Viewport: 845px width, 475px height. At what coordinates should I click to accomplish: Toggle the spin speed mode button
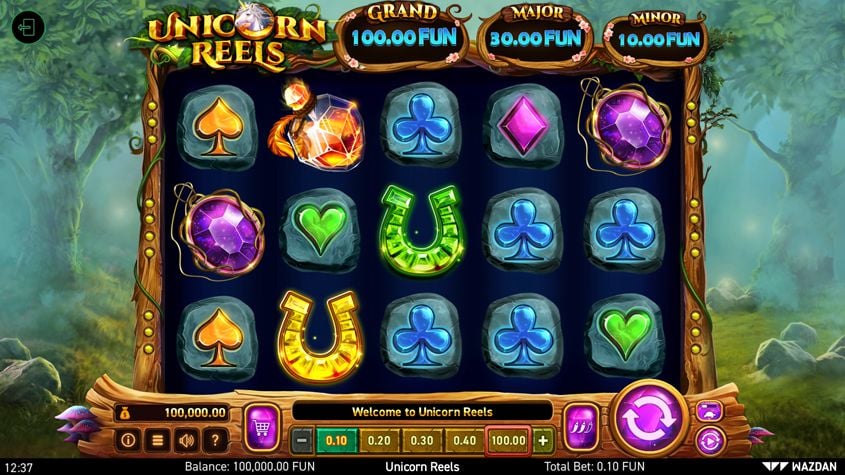pyautogui.click(x=709, y=410)
